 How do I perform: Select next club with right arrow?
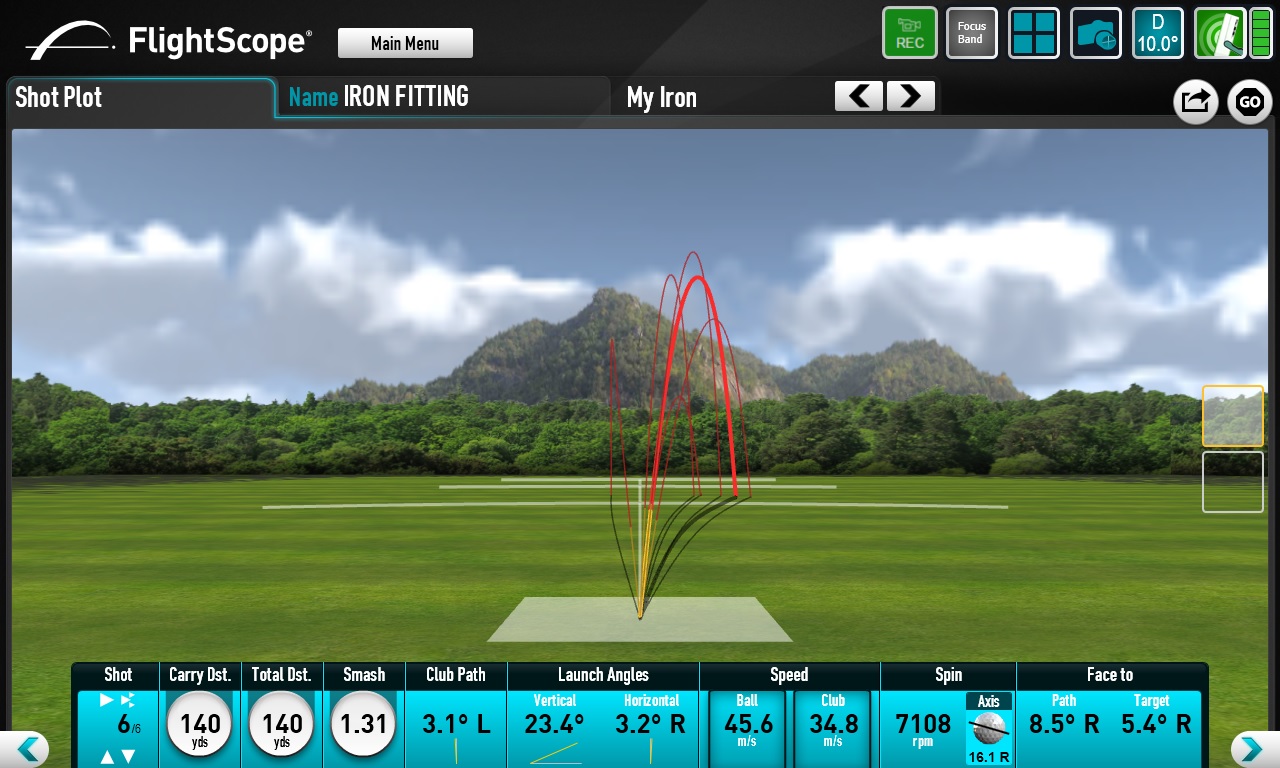click(910, 96)
